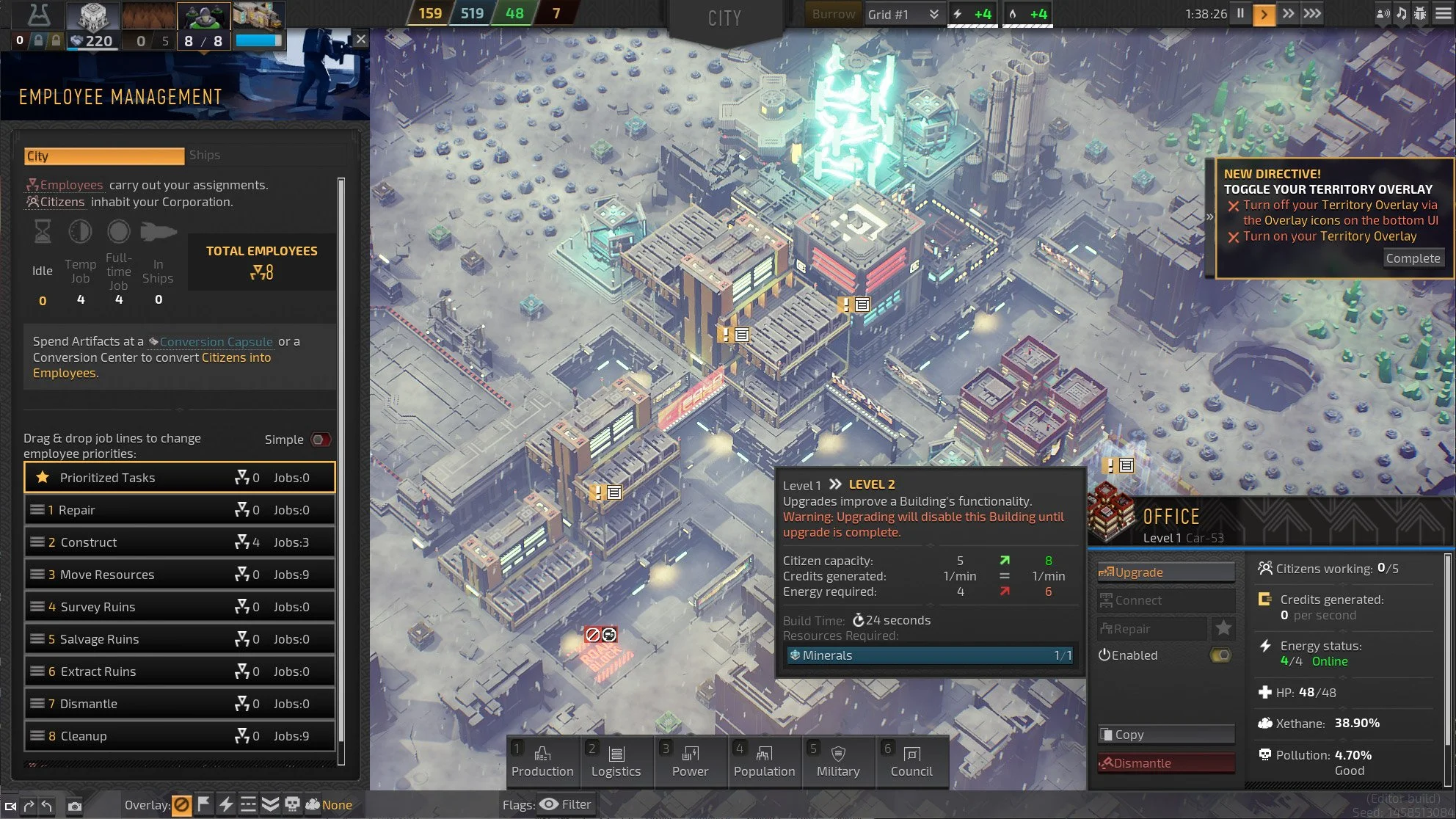Open the Power build menu
Viewport: 1456px width, 819px height.
[690, 762]
